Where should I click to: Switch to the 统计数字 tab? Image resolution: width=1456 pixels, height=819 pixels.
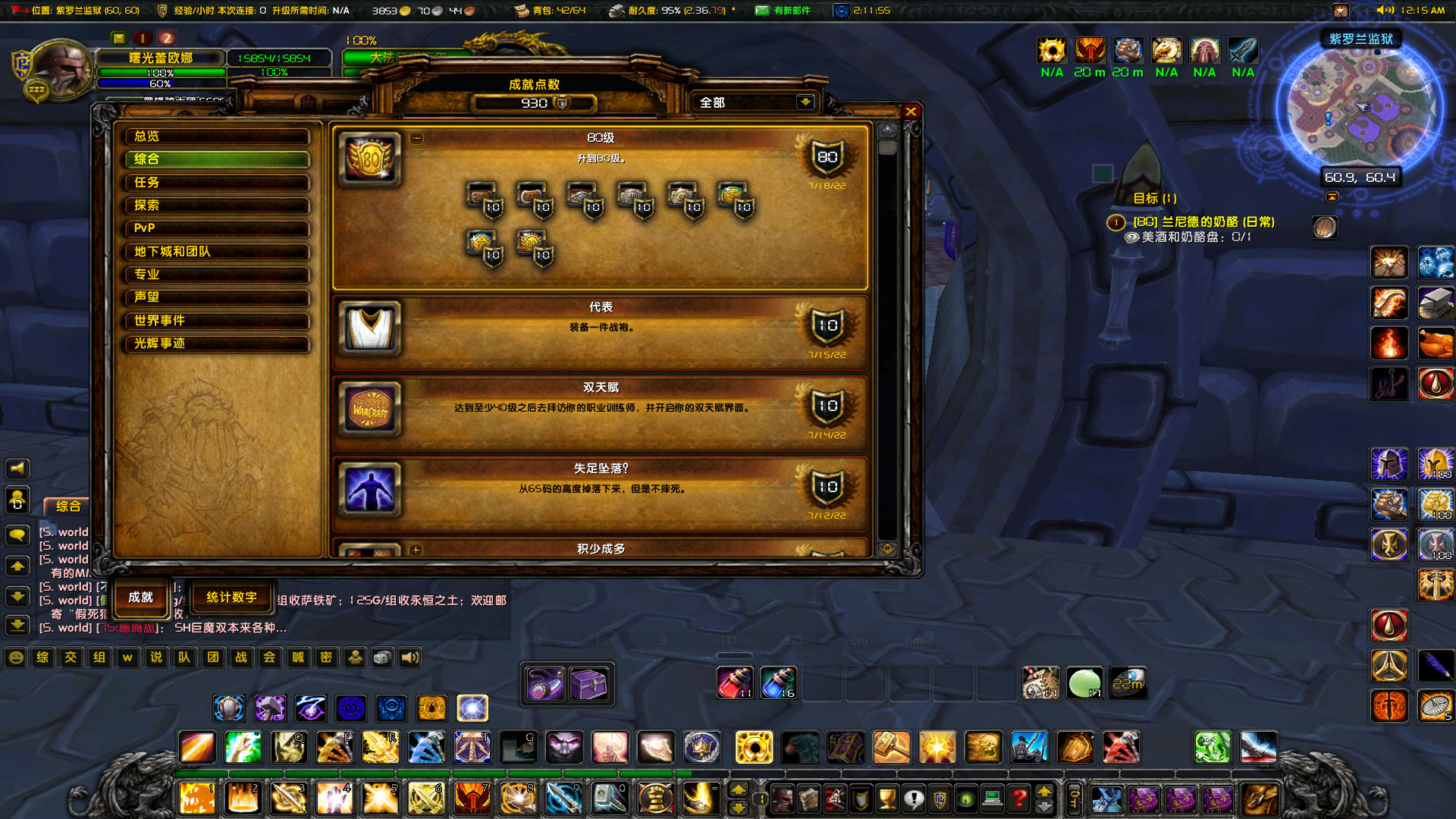[x=232, y=598]
